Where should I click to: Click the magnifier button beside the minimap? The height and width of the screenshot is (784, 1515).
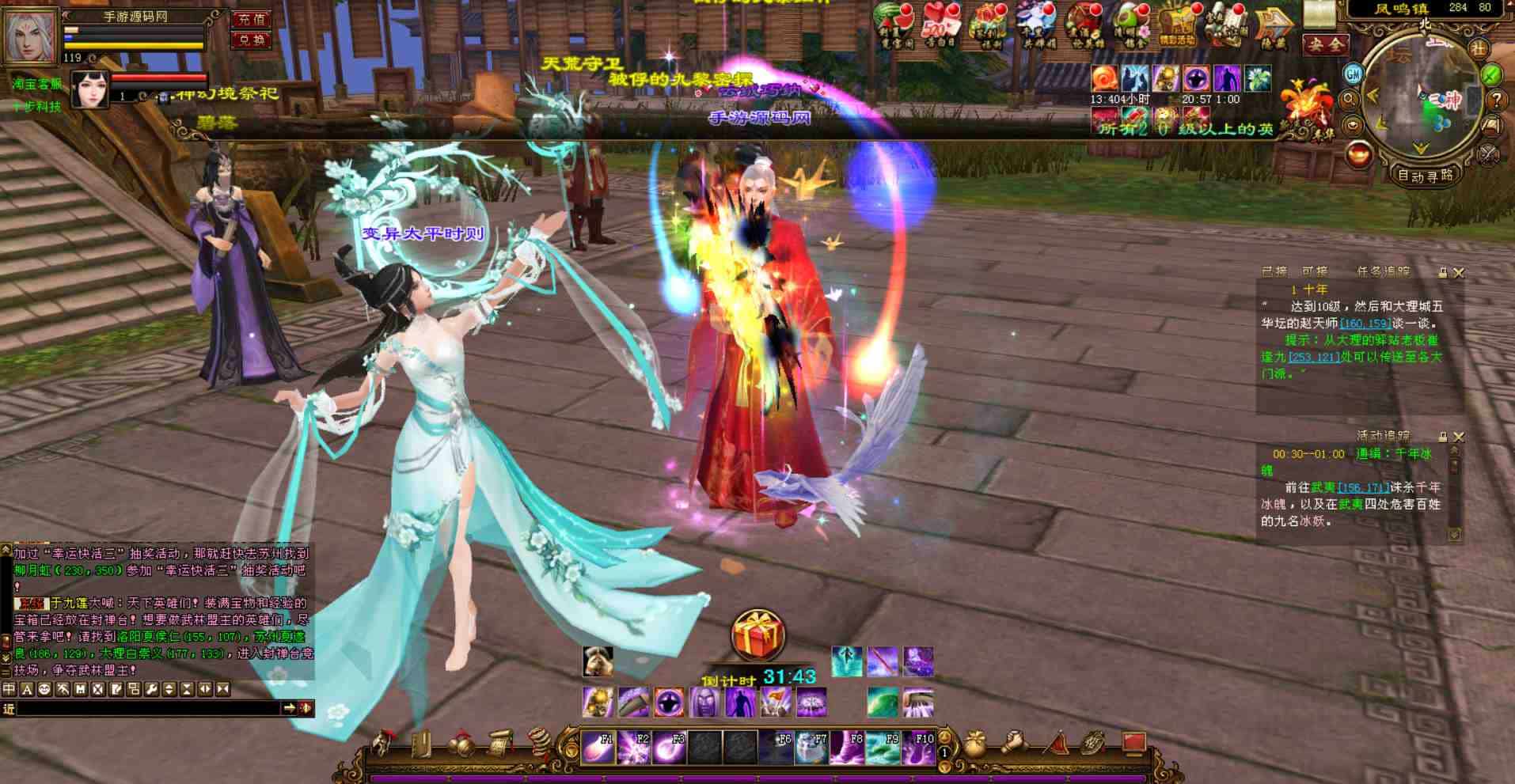point(1350,100)
